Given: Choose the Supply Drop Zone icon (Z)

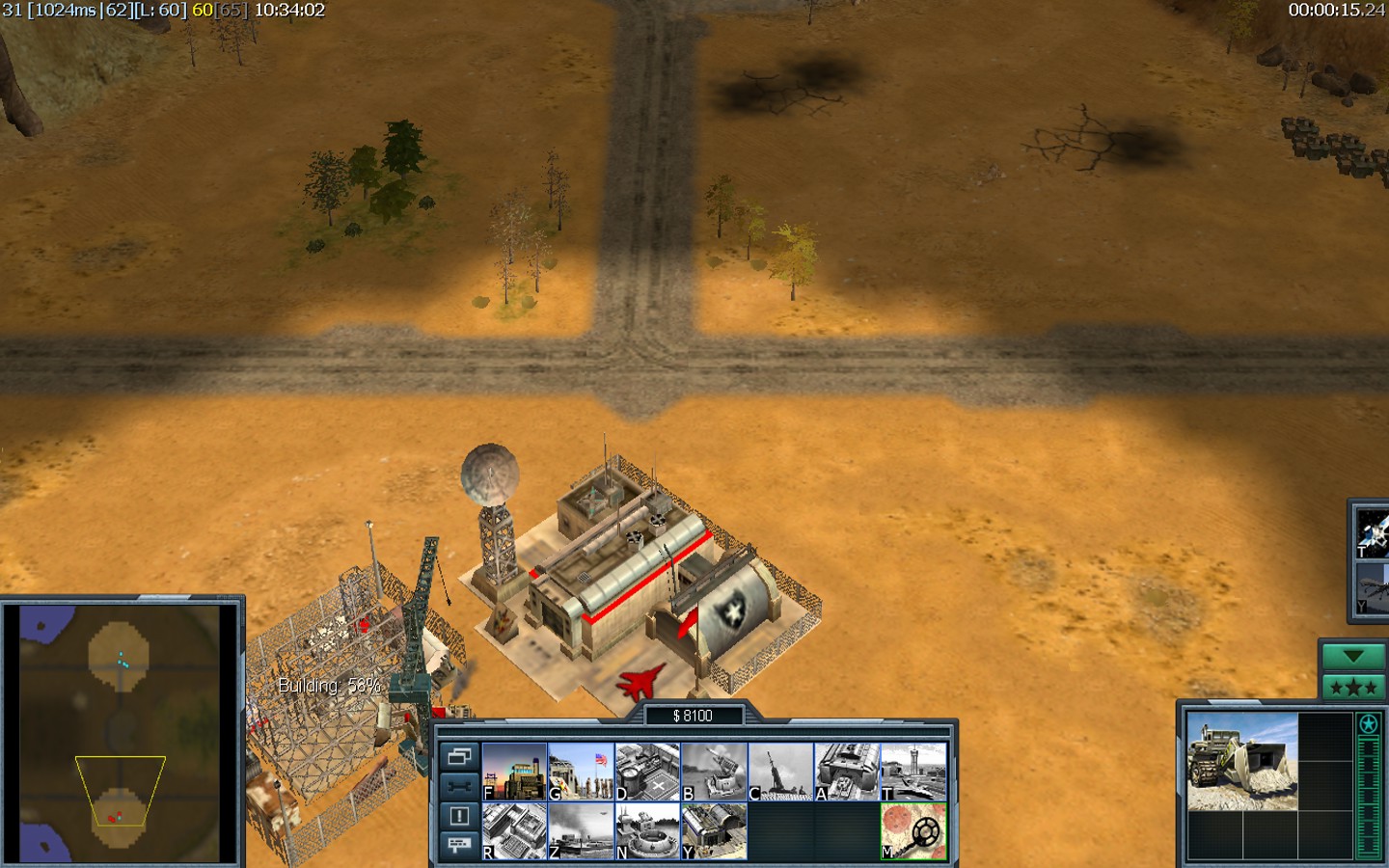Looking at the screenshot, I should point(581,830).
